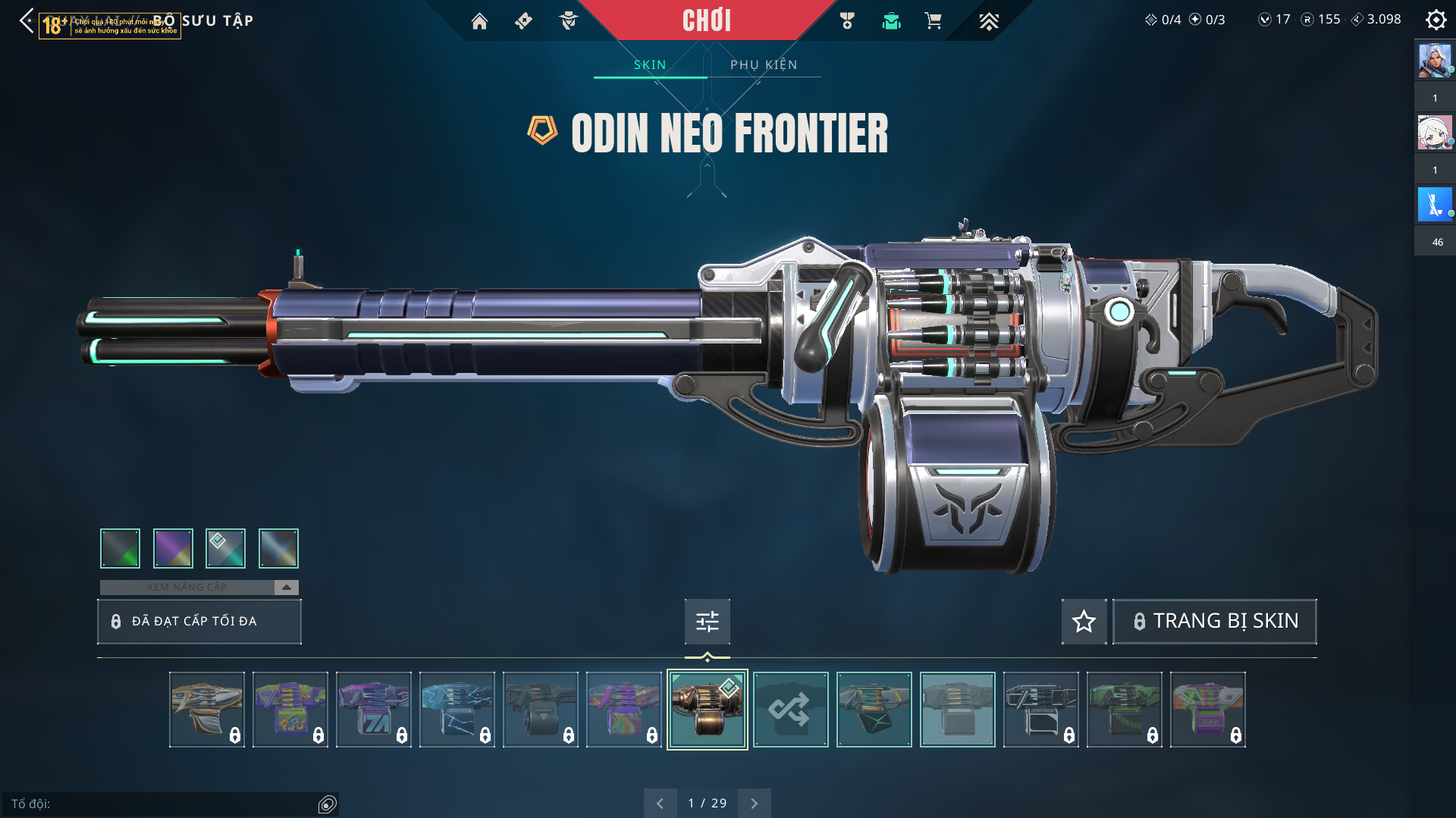Switch to the PHỤ KIỆN tab
1456x818 pixels.
[764, 64]
